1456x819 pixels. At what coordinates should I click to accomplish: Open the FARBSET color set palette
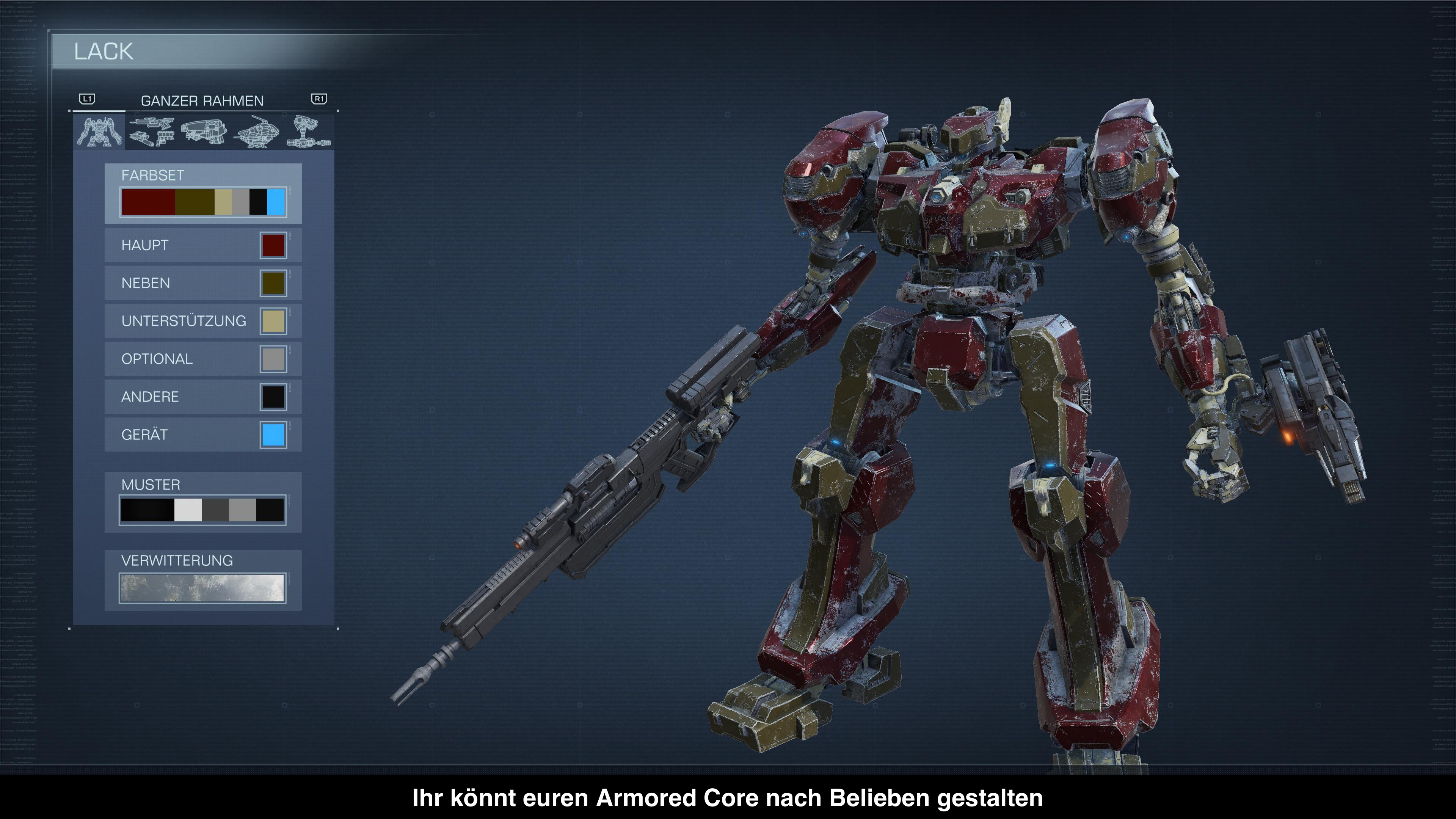click(203, 202)
